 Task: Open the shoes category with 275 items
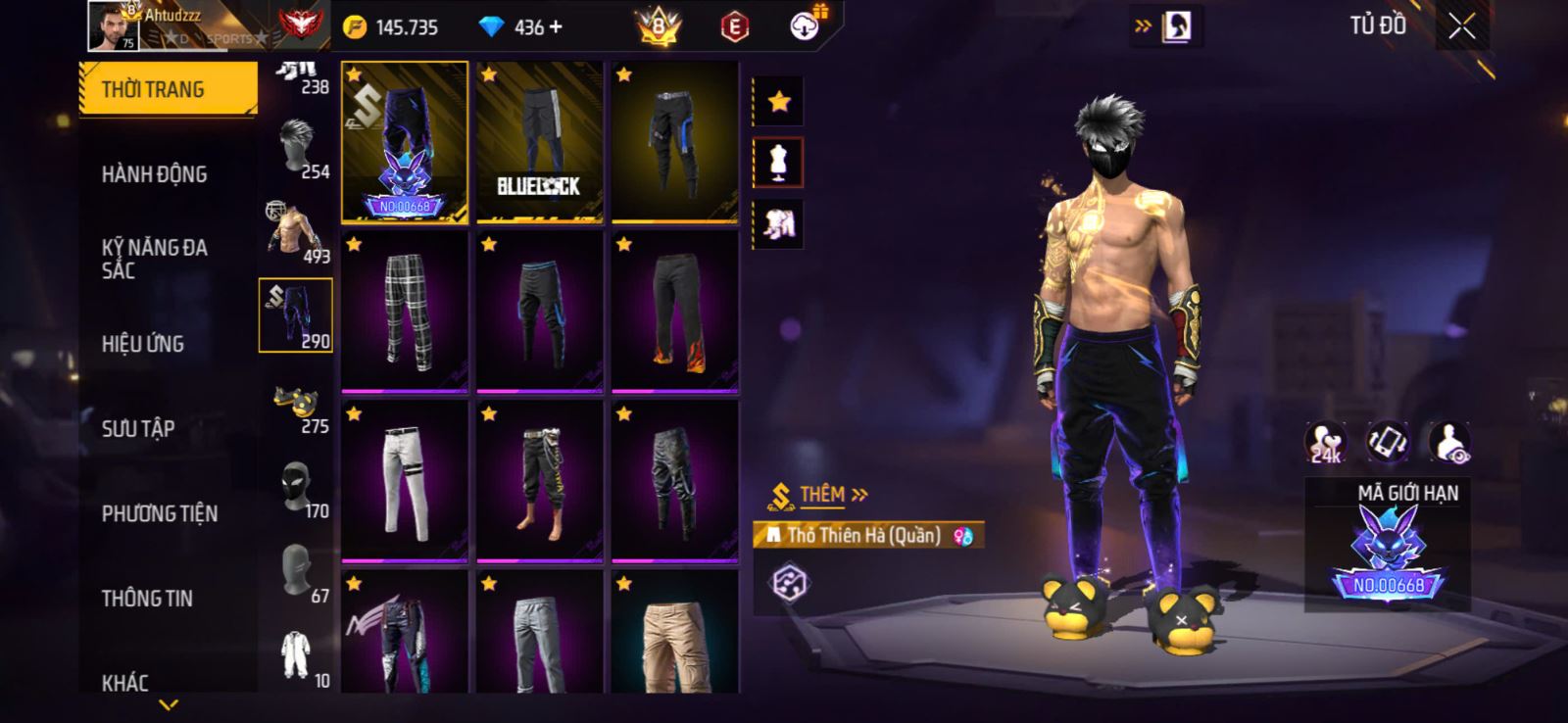(297, 404)
